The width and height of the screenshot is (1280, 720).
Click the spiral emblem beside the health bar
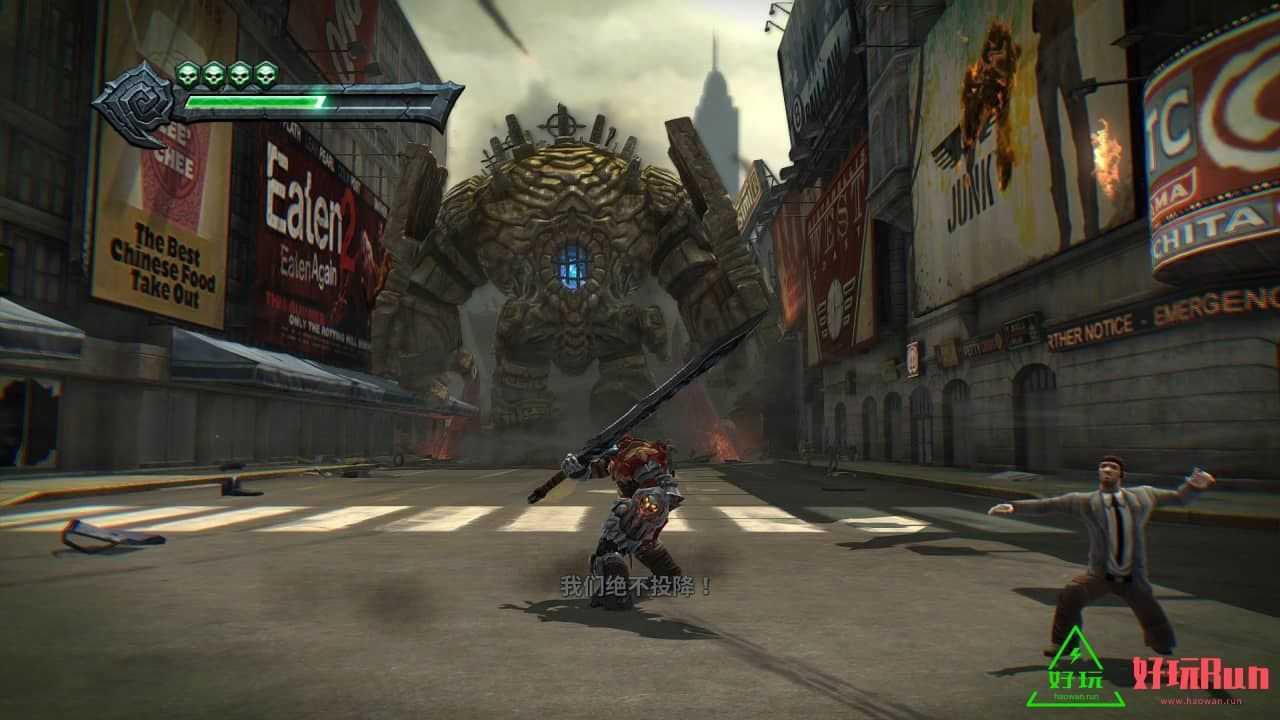point(135,103)
